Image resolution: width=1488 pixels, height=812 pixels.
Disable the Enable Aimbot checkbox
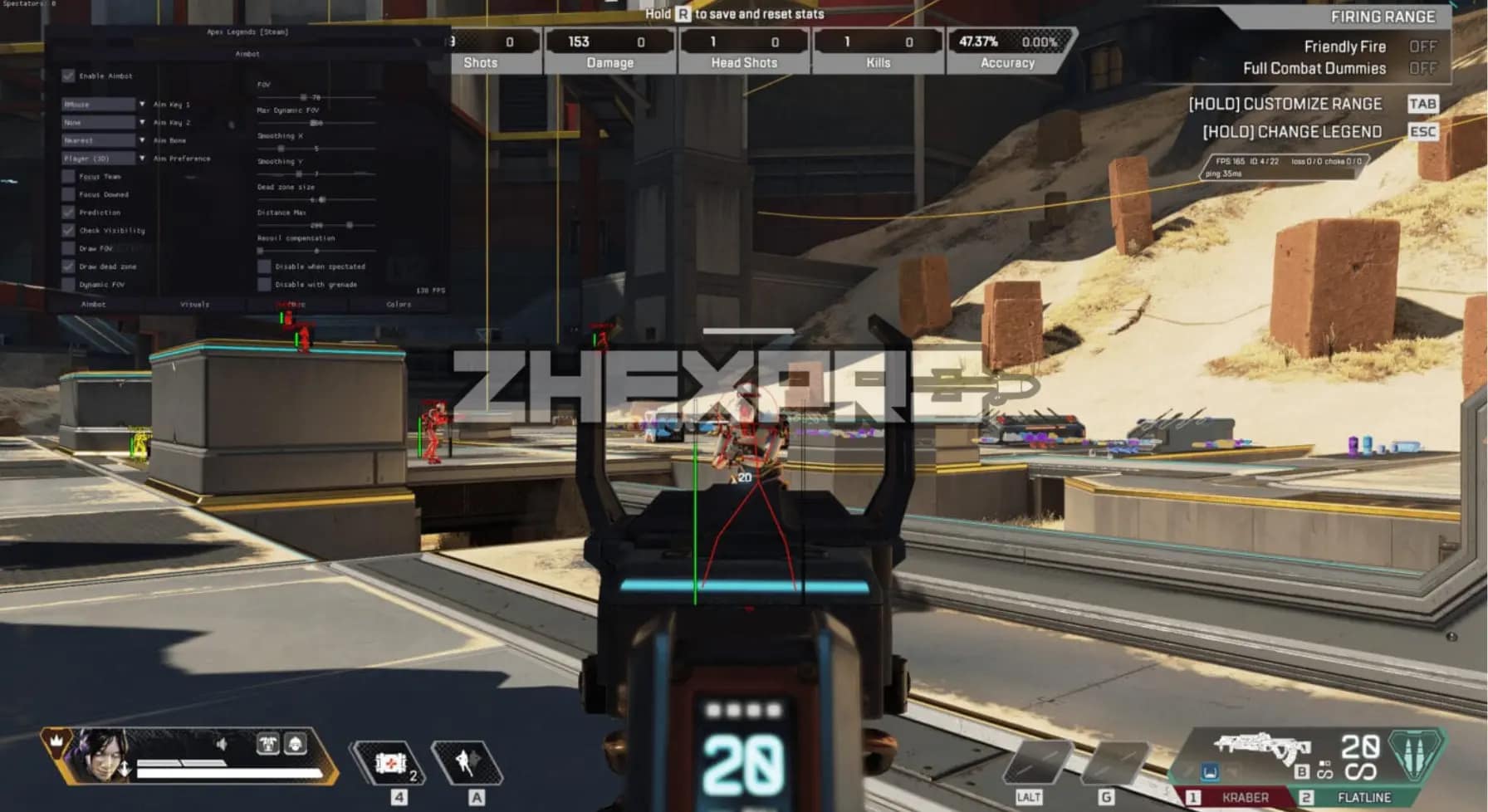[x=67, y=76]
